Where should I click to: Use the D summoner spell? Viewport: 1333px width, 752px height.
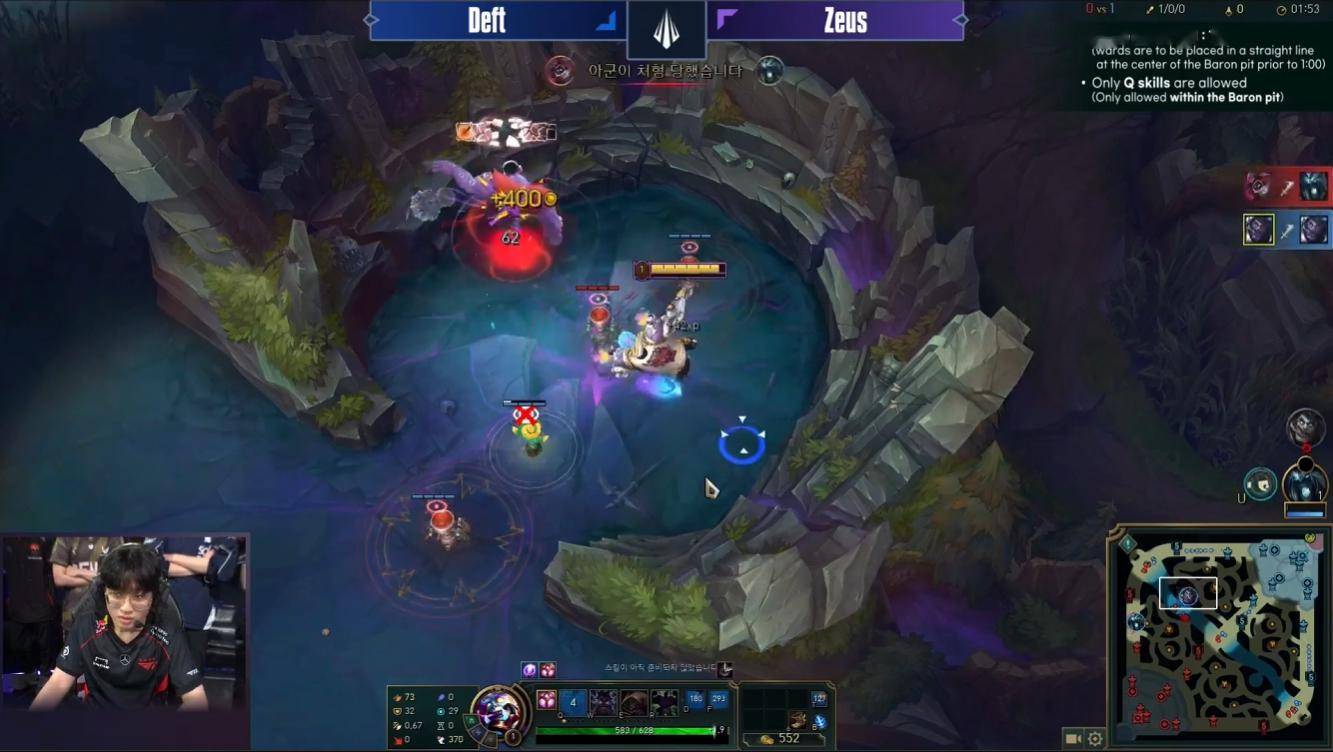click(x=696, y=700)
